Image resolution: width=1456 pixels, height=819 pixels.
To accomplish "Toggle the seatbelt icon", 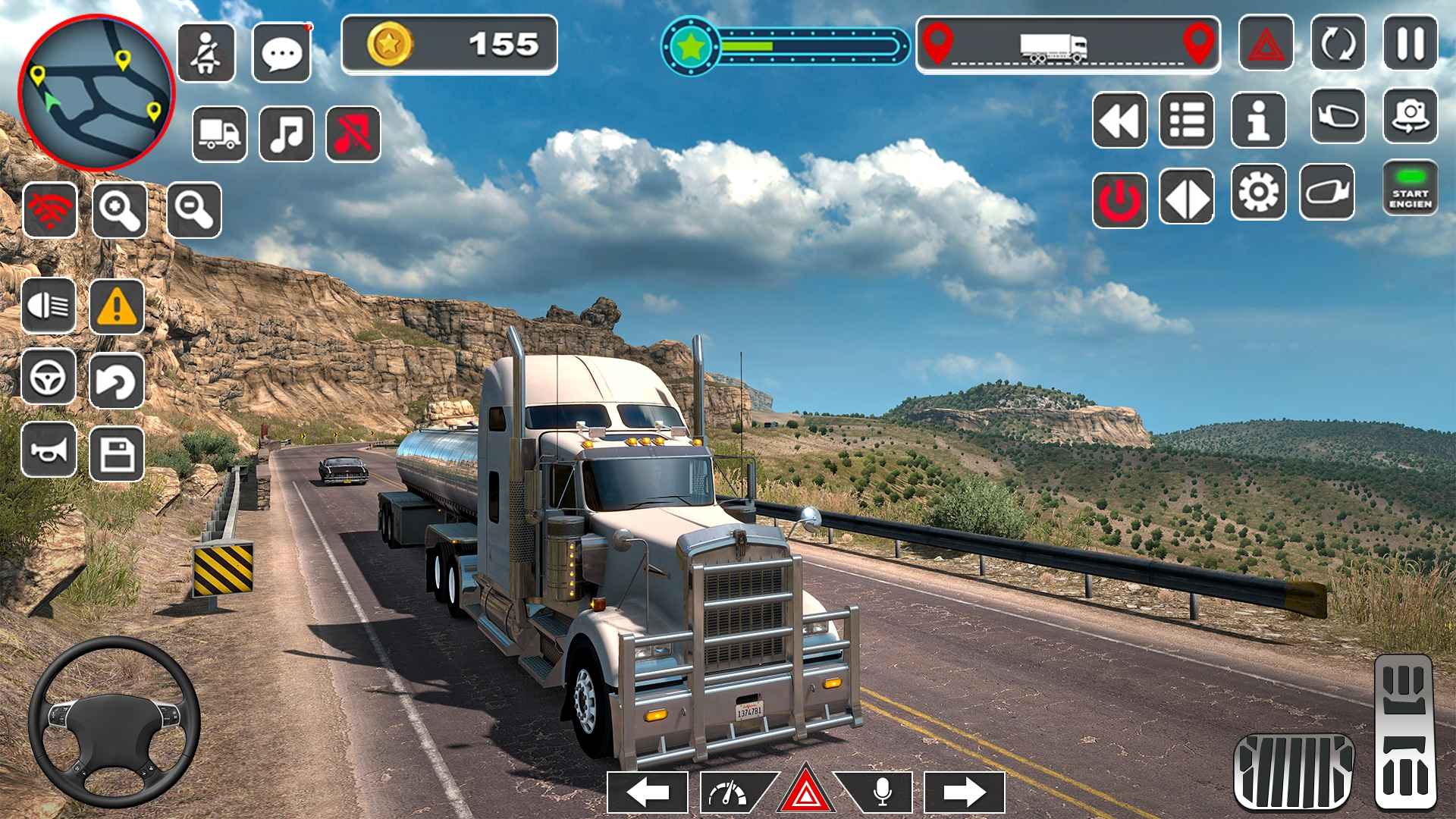I will 206,52.
